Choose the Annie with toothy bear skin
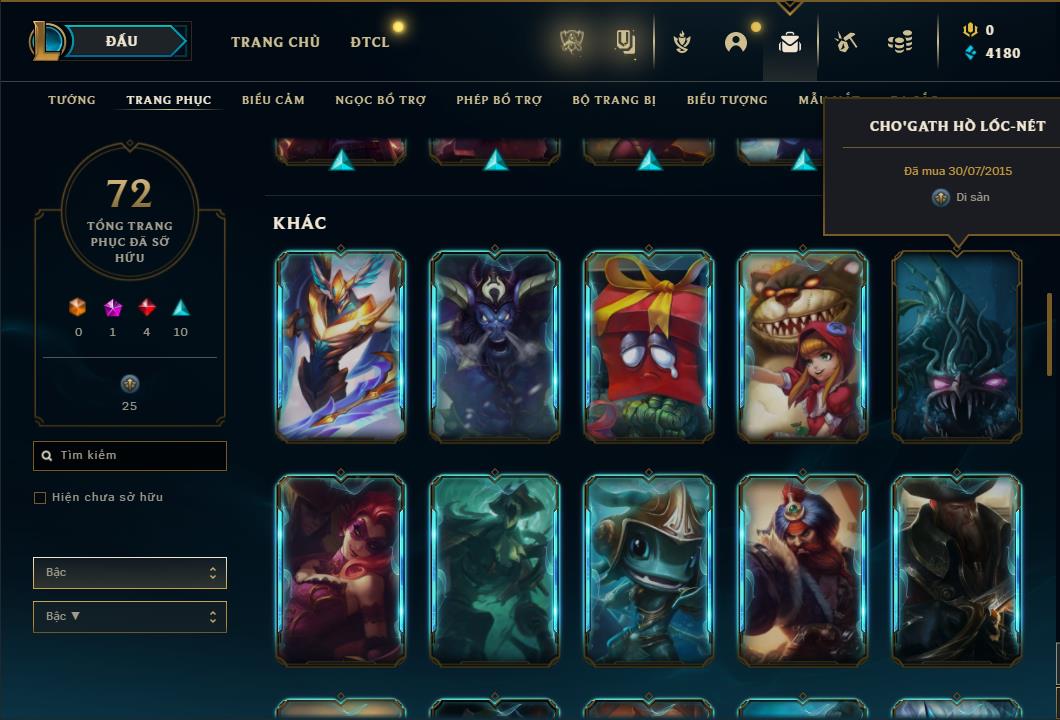1060x720 pixels. (803, 345)
